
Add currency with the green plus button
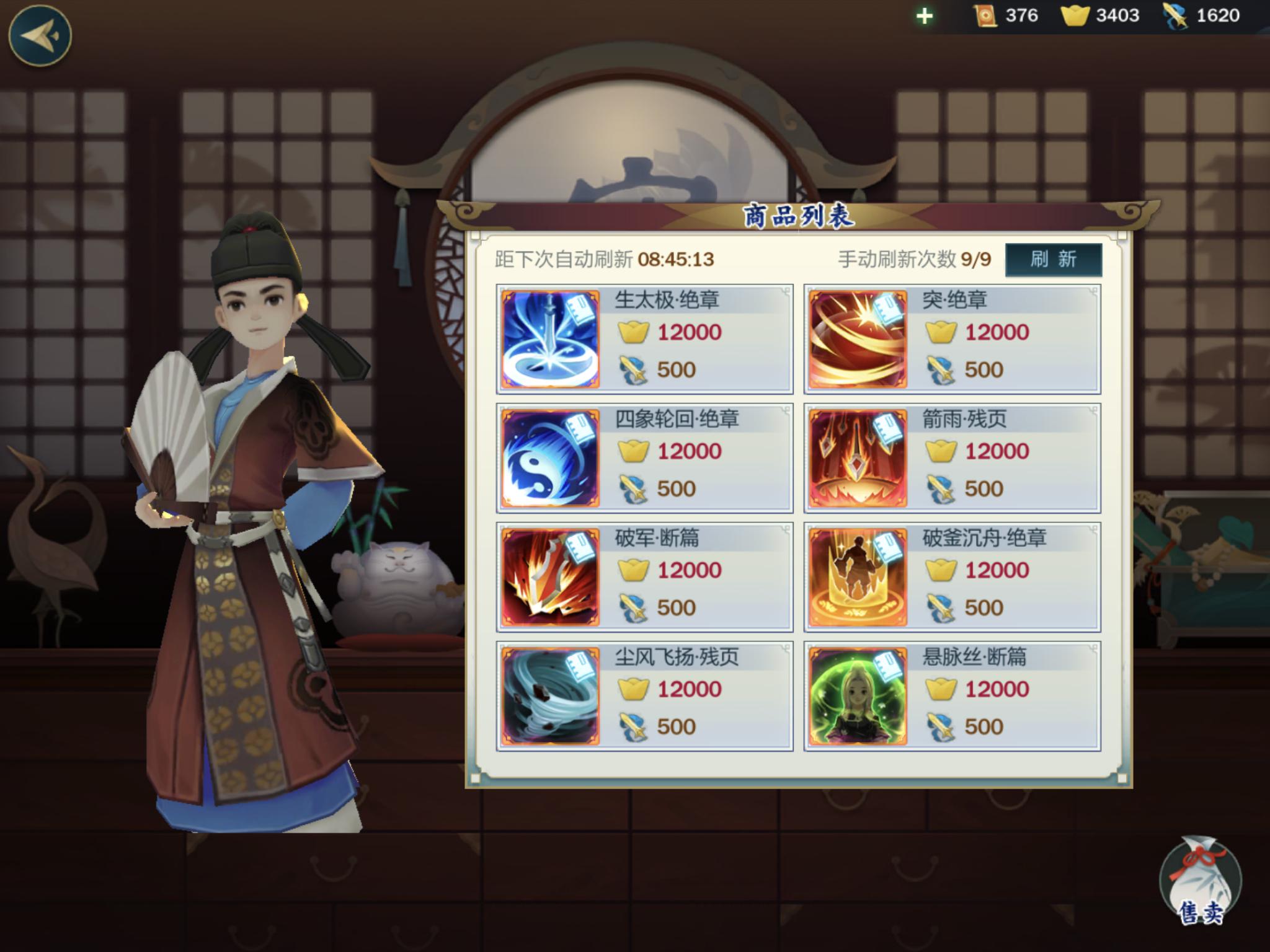click(924, 16)
